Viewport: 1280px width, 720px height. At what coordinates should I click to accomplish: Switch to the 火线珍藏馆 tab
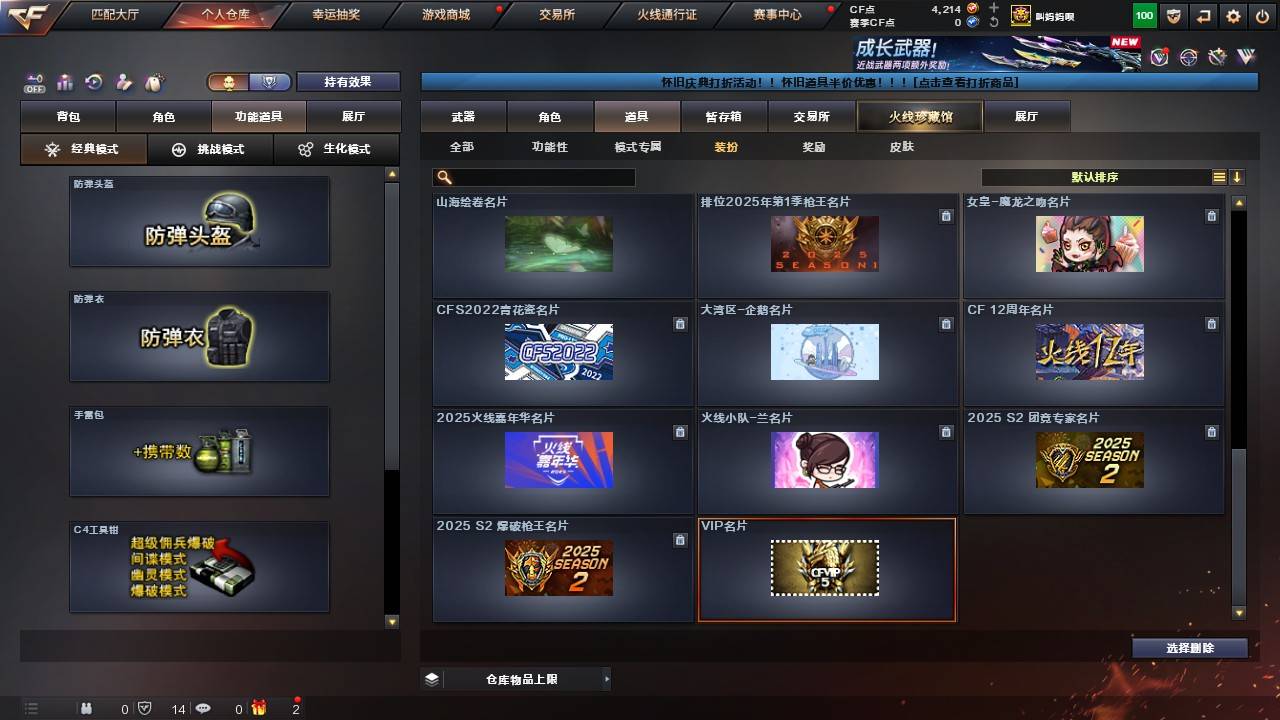tap(919, 116)
